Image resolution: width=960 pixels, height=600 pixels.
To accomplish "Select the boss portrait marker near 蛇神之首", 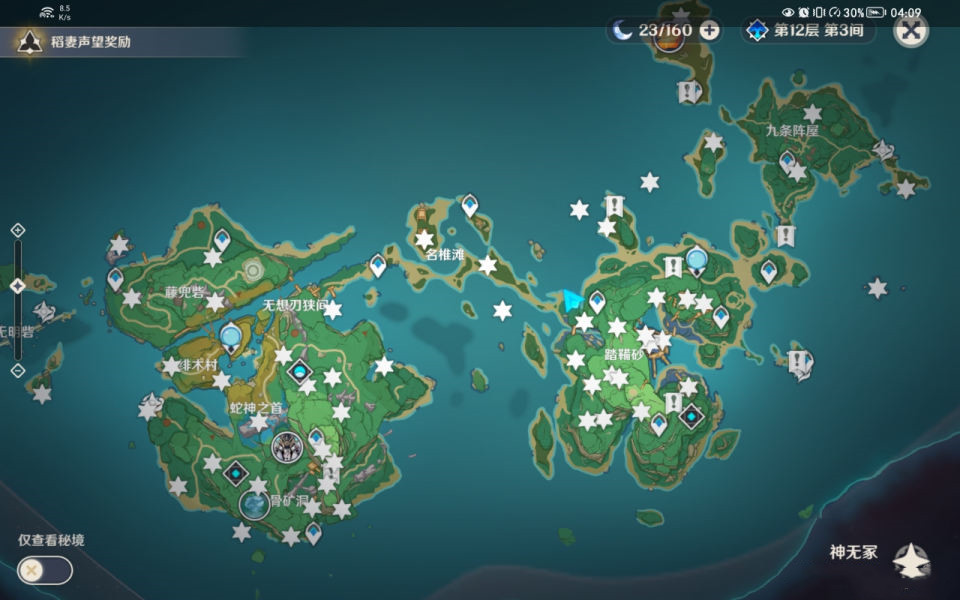I will [x=287, y=446].
